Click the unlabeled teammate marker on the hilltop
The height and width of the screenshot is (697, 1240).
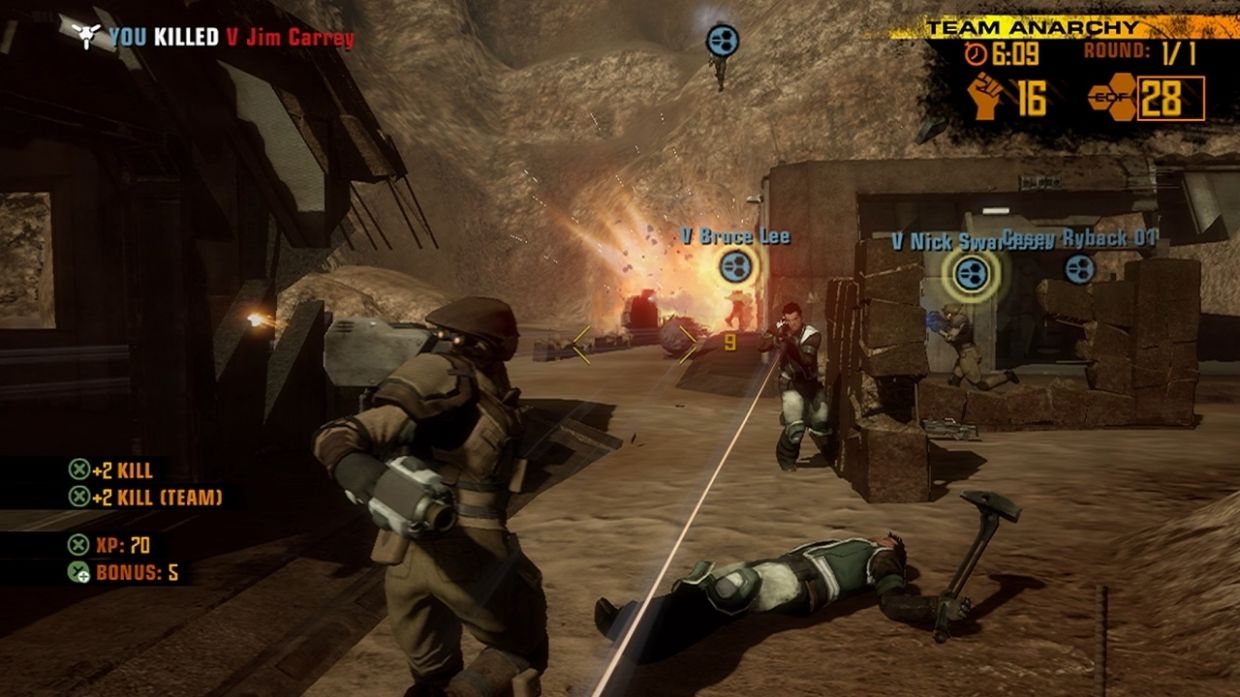point(722,40)
